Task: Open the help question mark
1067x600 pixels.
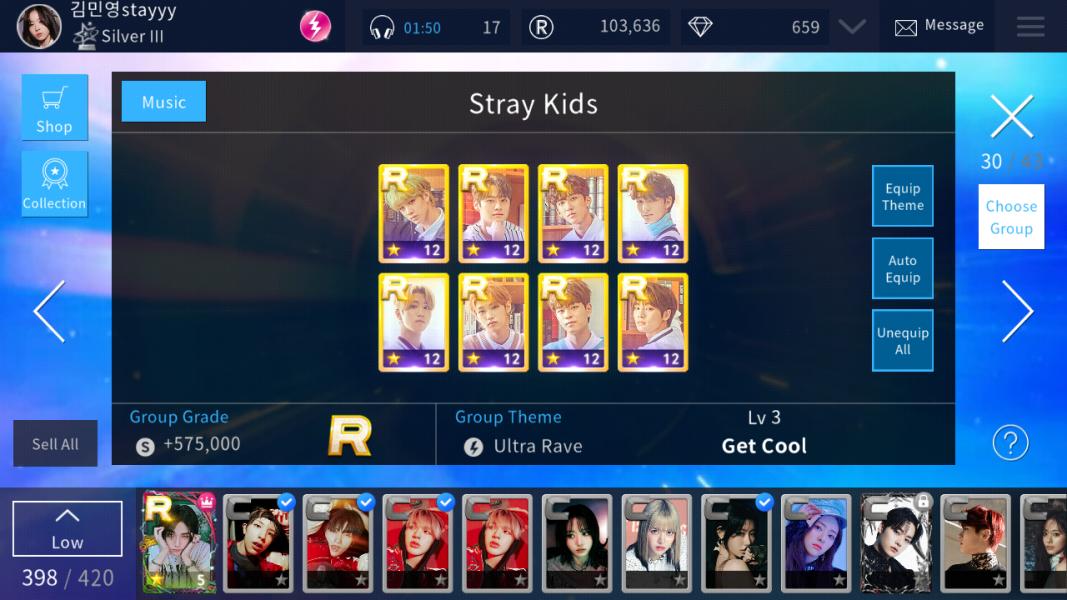Action: point(1010,442)
